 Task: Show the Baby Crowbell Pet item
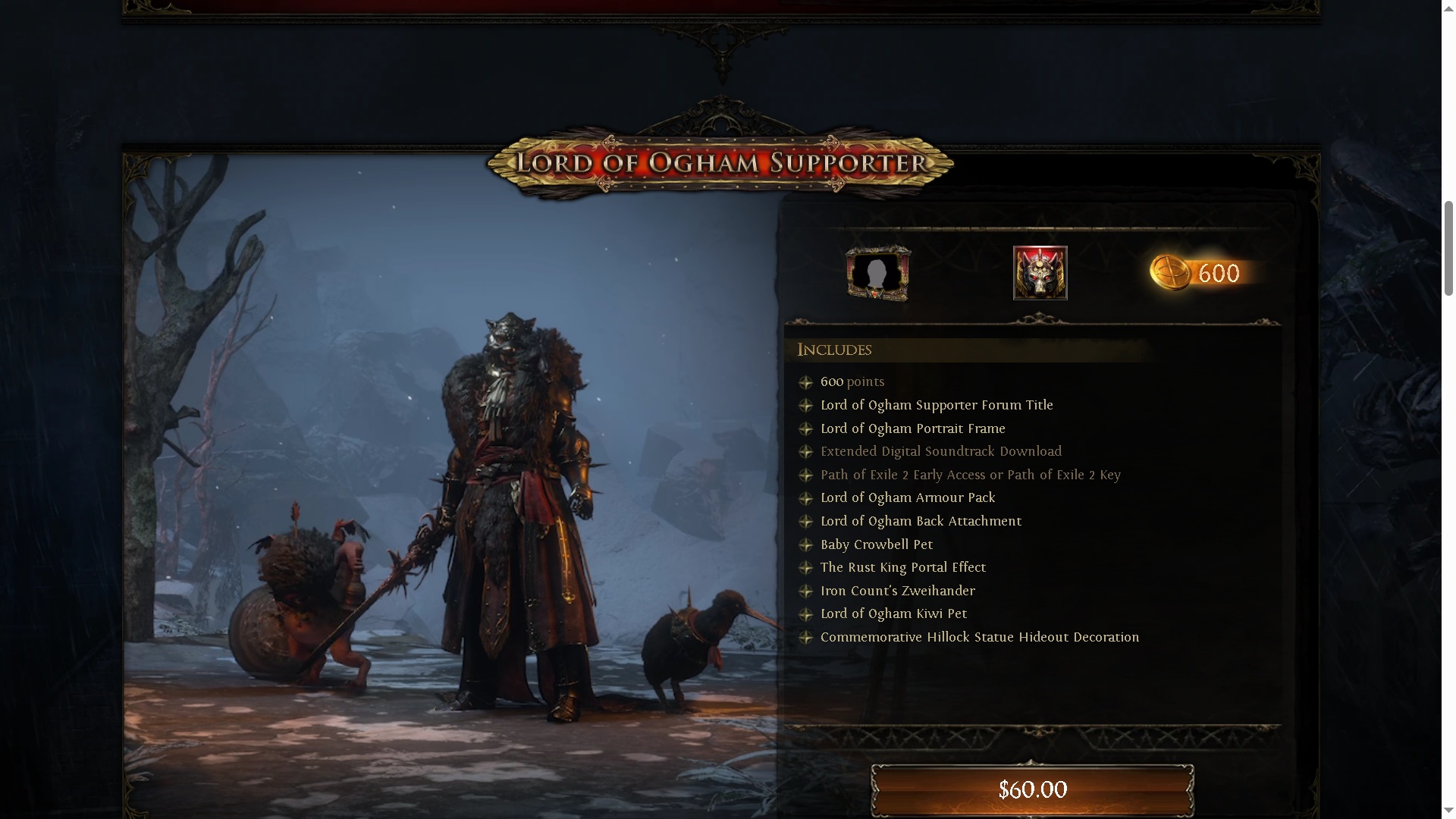[876, 545]
